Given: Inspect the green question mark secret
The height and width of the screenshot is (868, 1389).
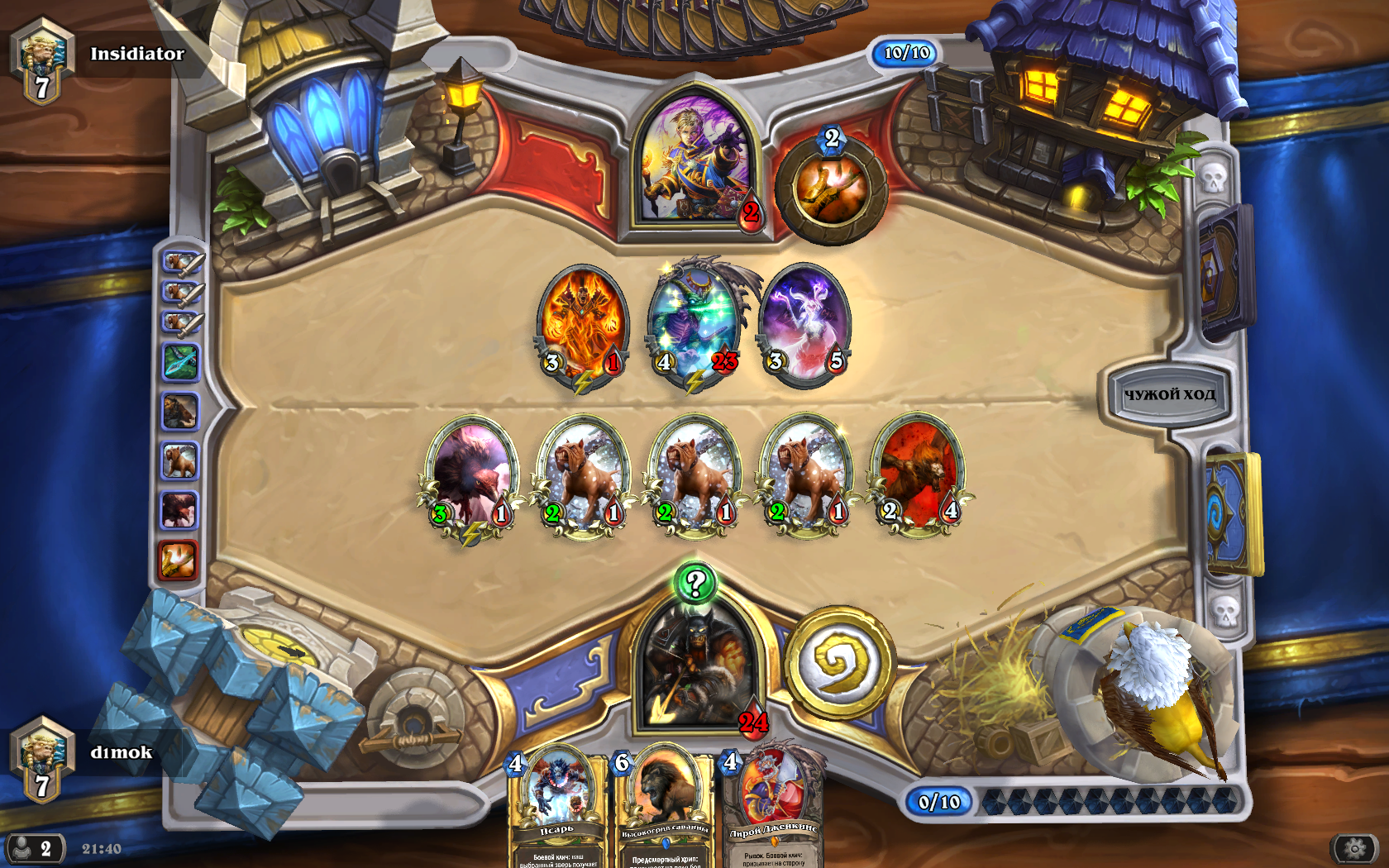Looking at the screenshot, I should (x=695, y=584).
